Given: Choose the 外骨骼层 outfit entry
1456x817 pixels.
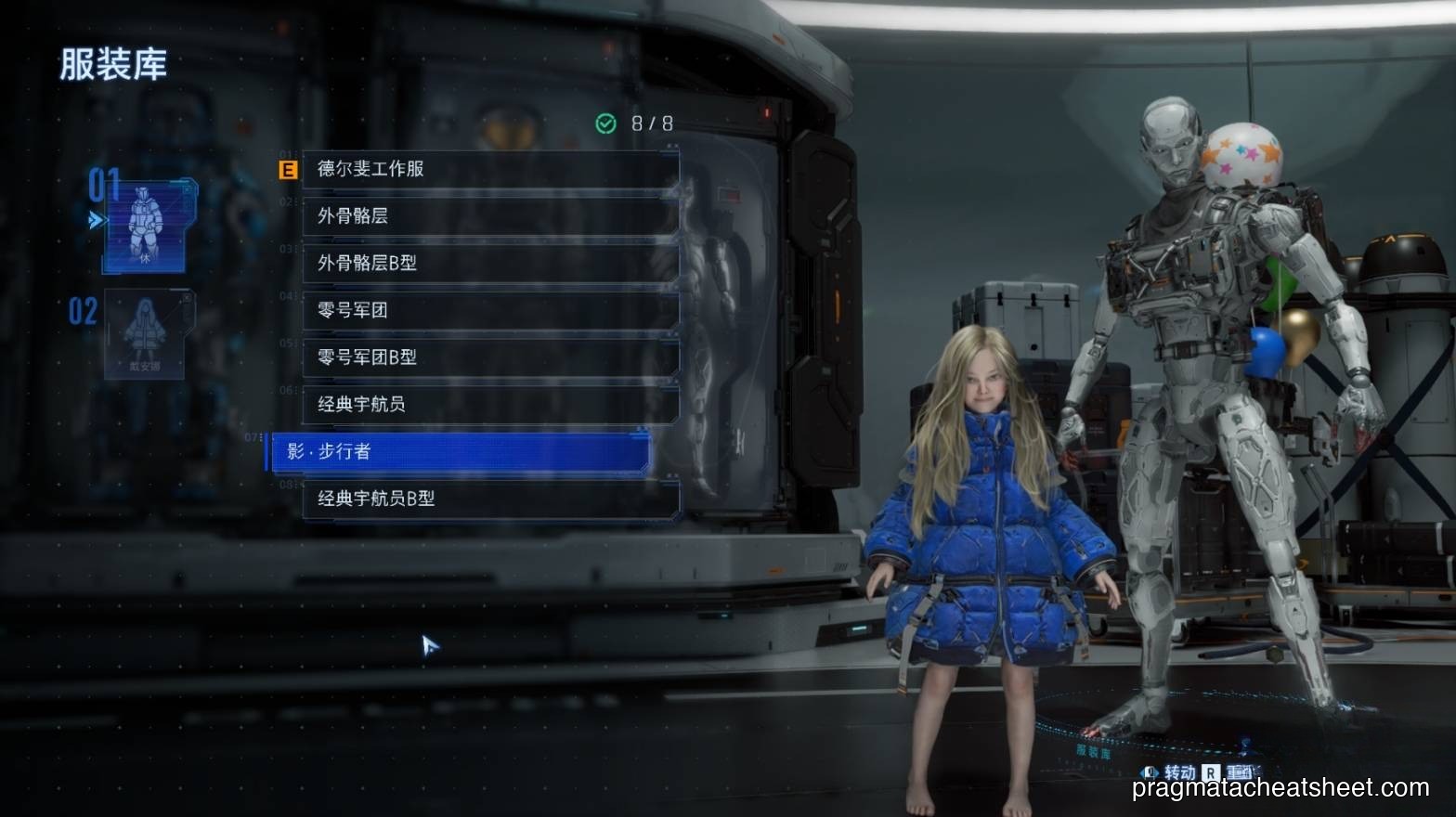Looking at the screenshot, I should click(490, 216).
